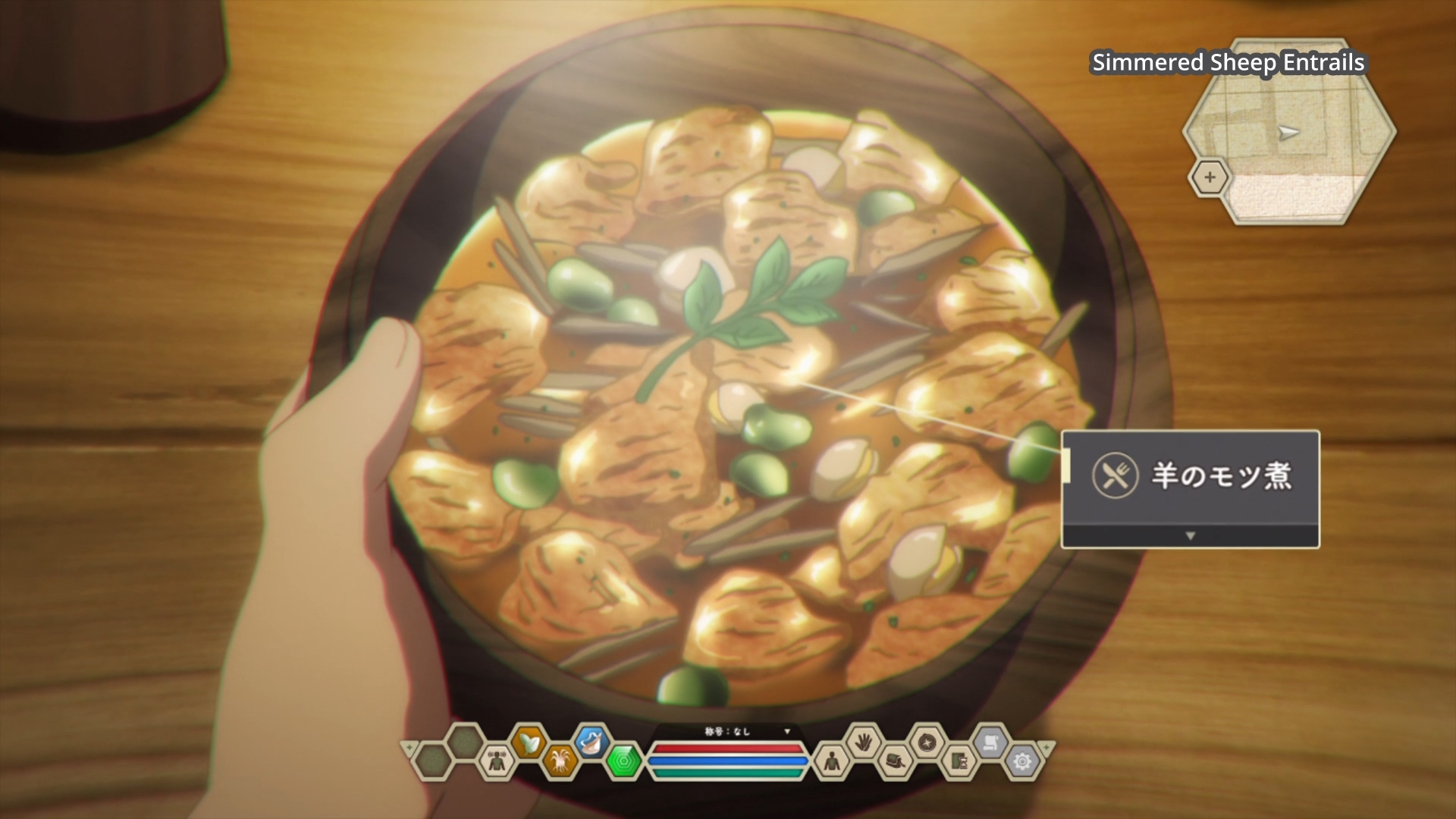Select the 羊のモツ煮 food label

1220,476
